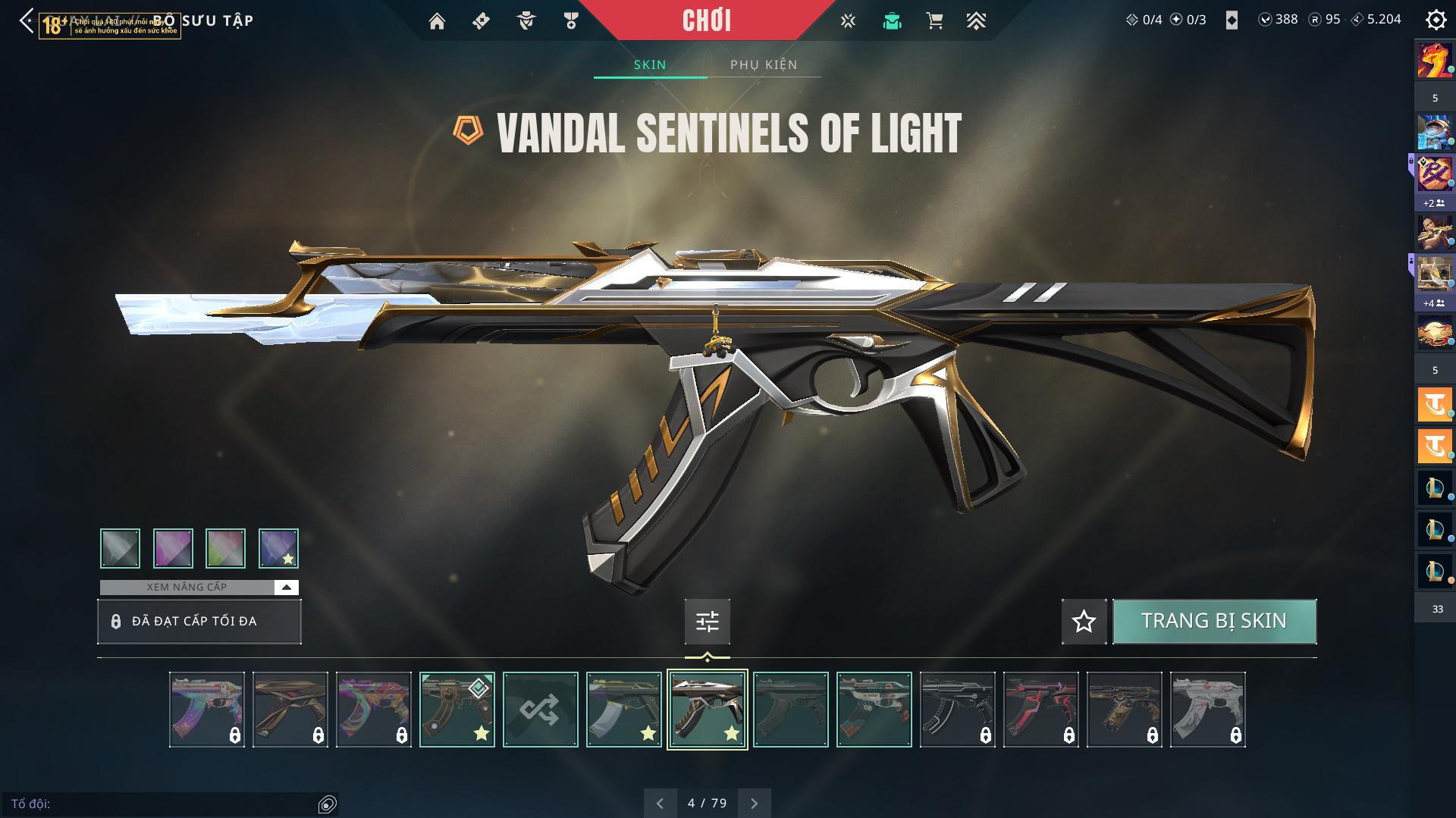Viewport: 1456px width, 818px height.
Task: Go to next skin page
Action: [755, 804]
